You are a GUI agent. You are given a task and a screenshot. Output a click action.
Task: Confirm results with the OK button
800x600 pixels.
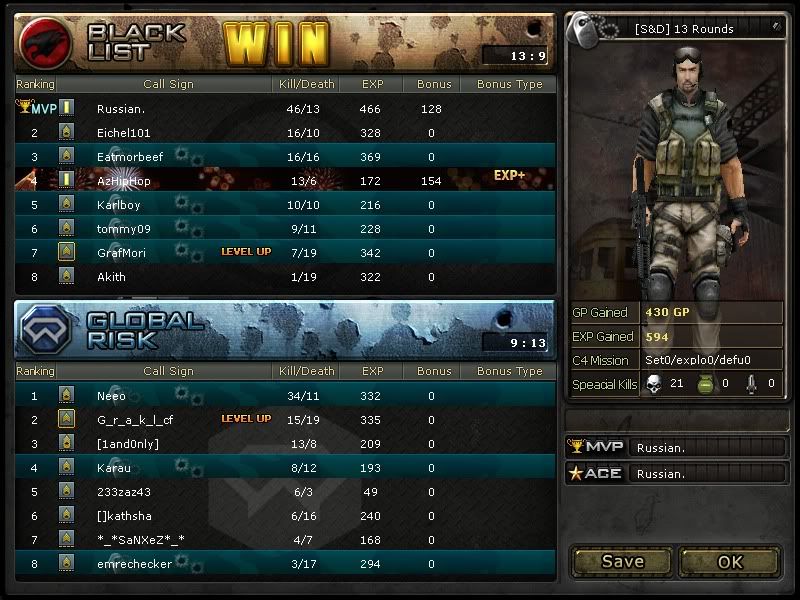730,561
